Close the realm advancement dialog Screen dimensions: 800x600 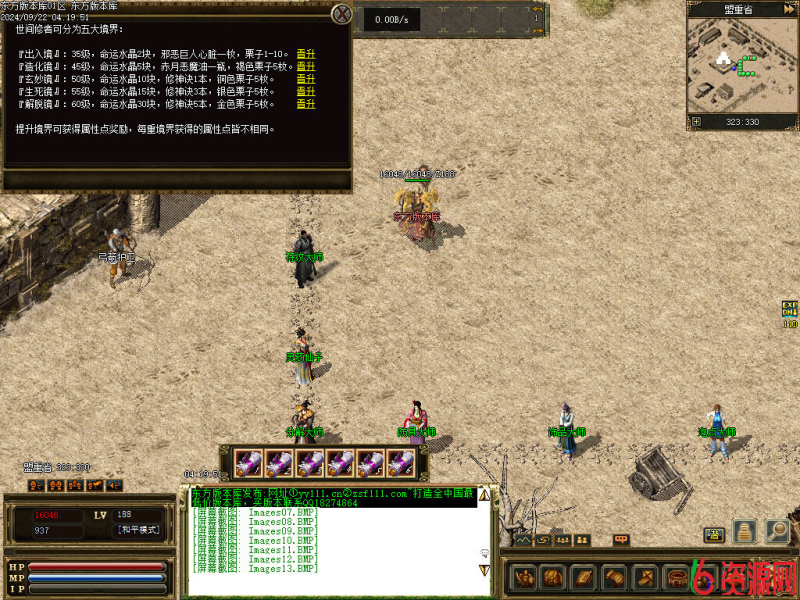click(342, 14)
